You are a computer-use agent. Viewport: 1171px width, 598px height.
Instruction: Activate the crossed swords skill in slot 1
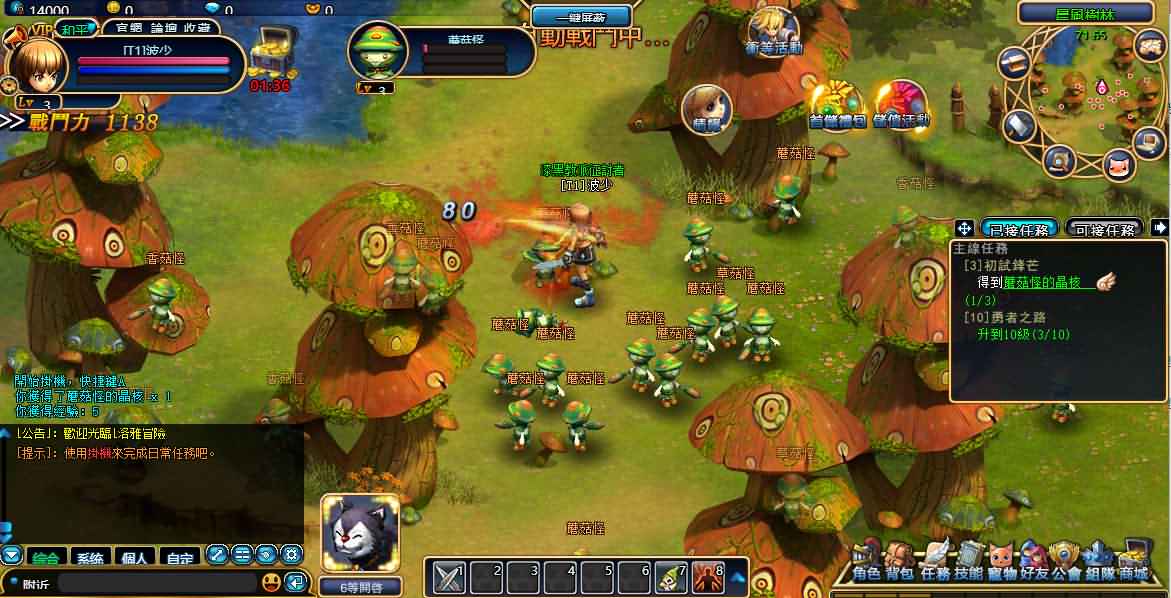pyautogui.click(x=447, y=577)
